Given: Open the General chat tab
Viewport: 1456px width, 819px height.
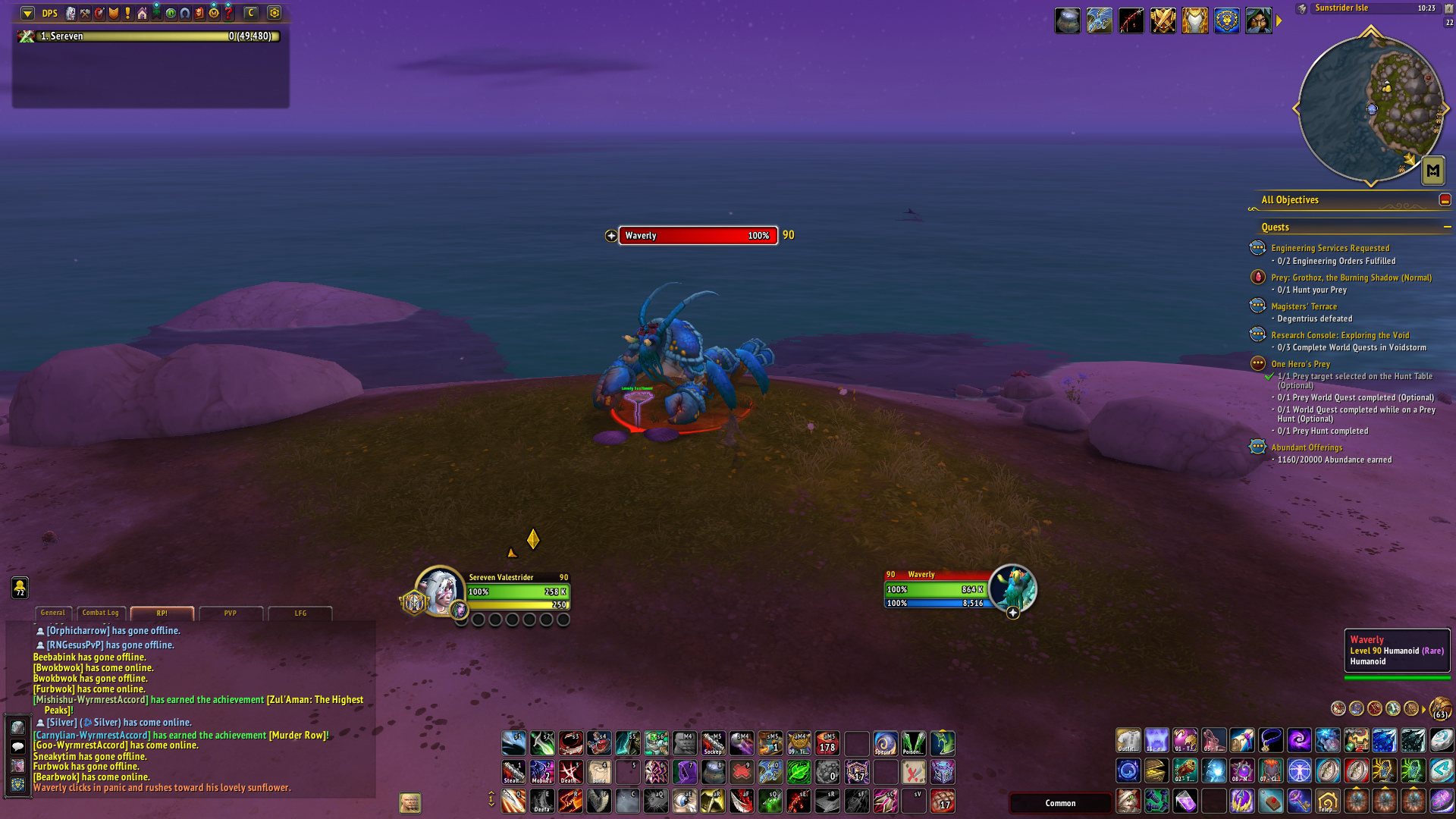Looking at the screenshot, I should [x=52, y=613].
